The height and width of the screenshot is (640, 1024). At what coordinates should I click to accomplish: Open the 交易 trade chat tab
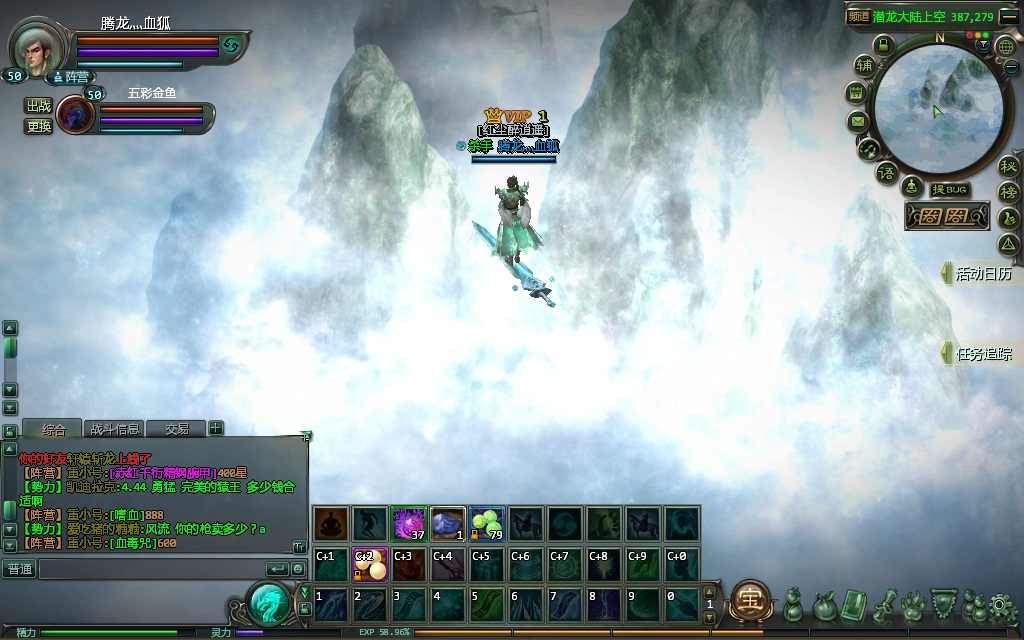coord(177,429)
